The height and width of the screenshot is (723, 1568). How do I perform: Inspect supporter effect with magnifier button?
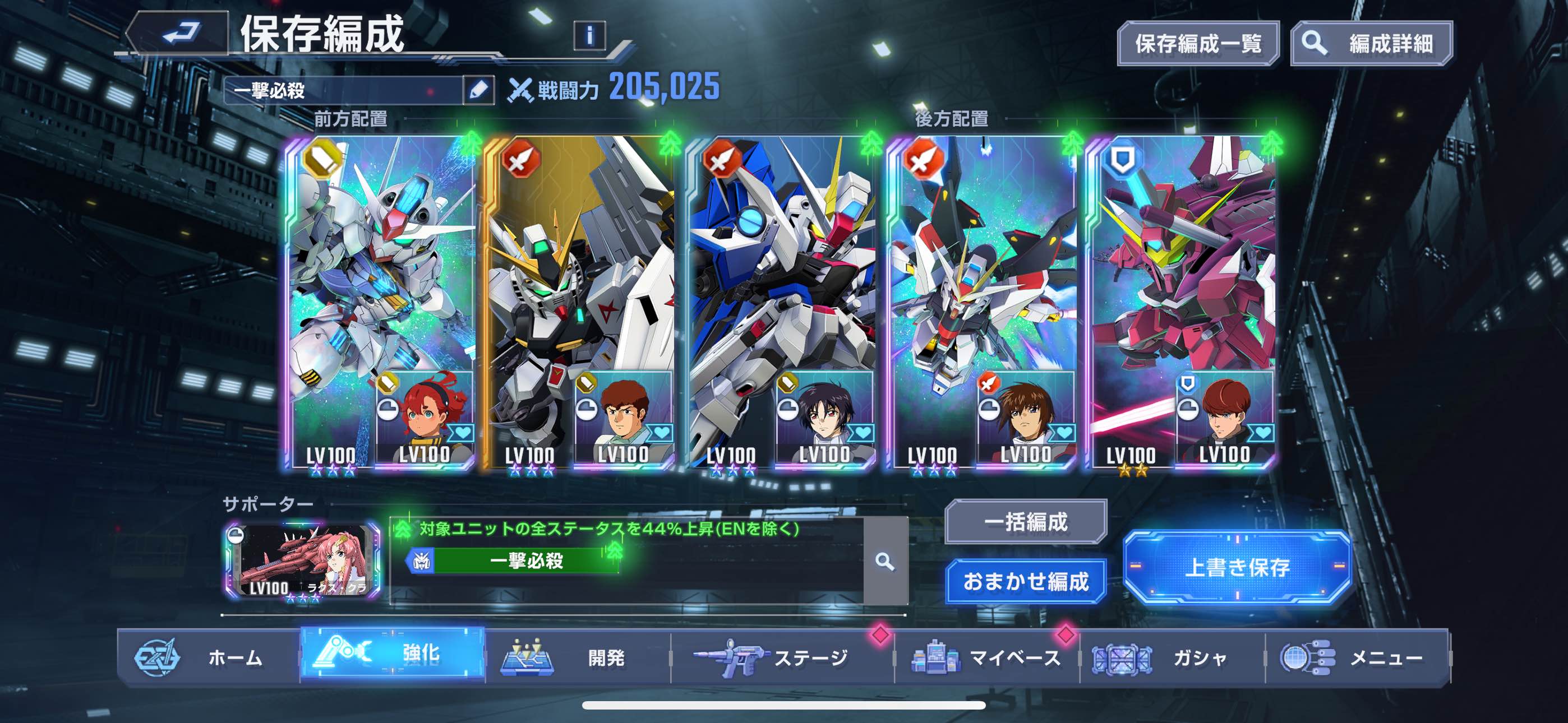point(885,561)
